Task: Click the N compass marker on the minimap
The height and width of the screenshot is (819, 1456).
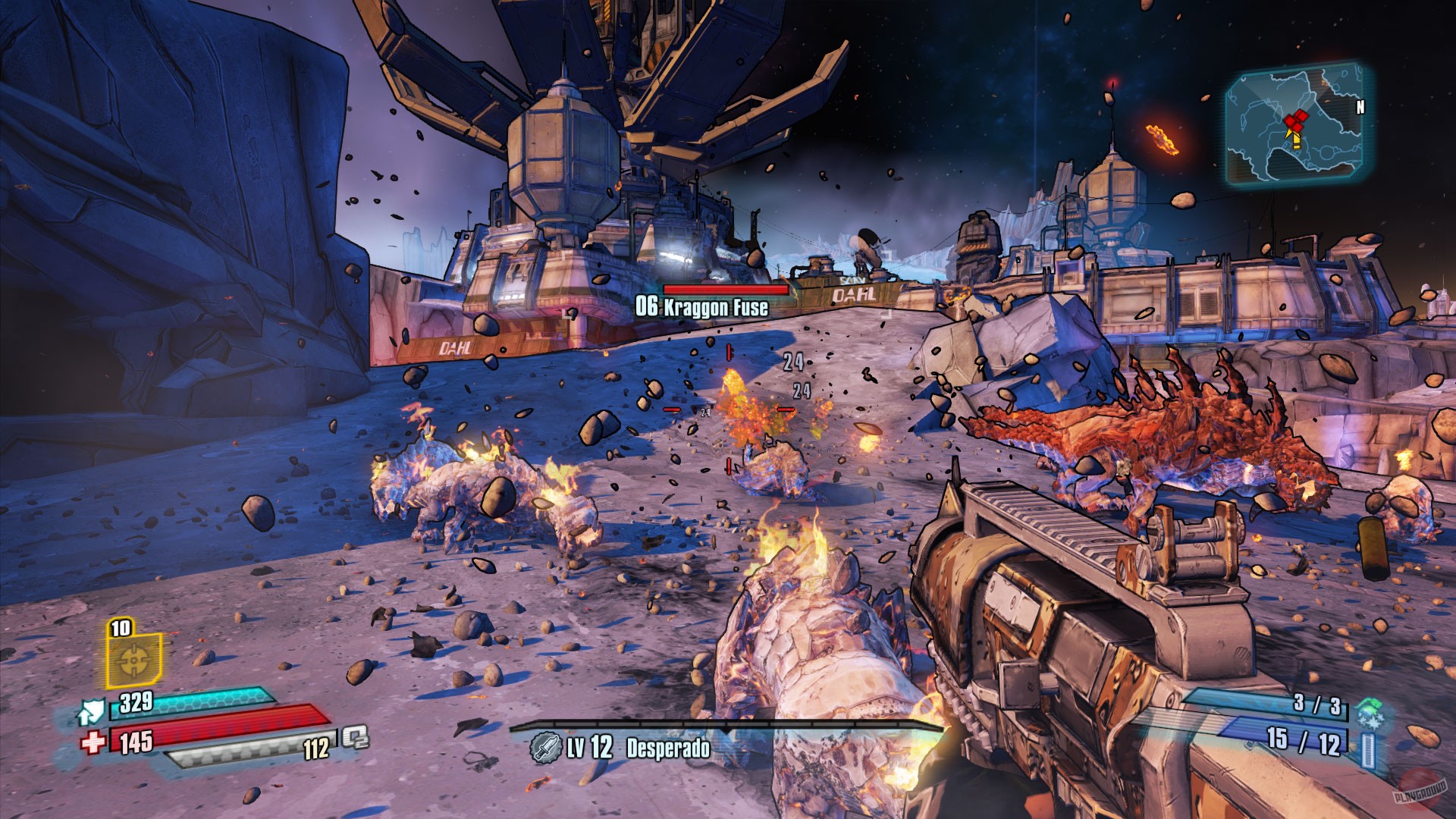Action: coord(1360,106)
